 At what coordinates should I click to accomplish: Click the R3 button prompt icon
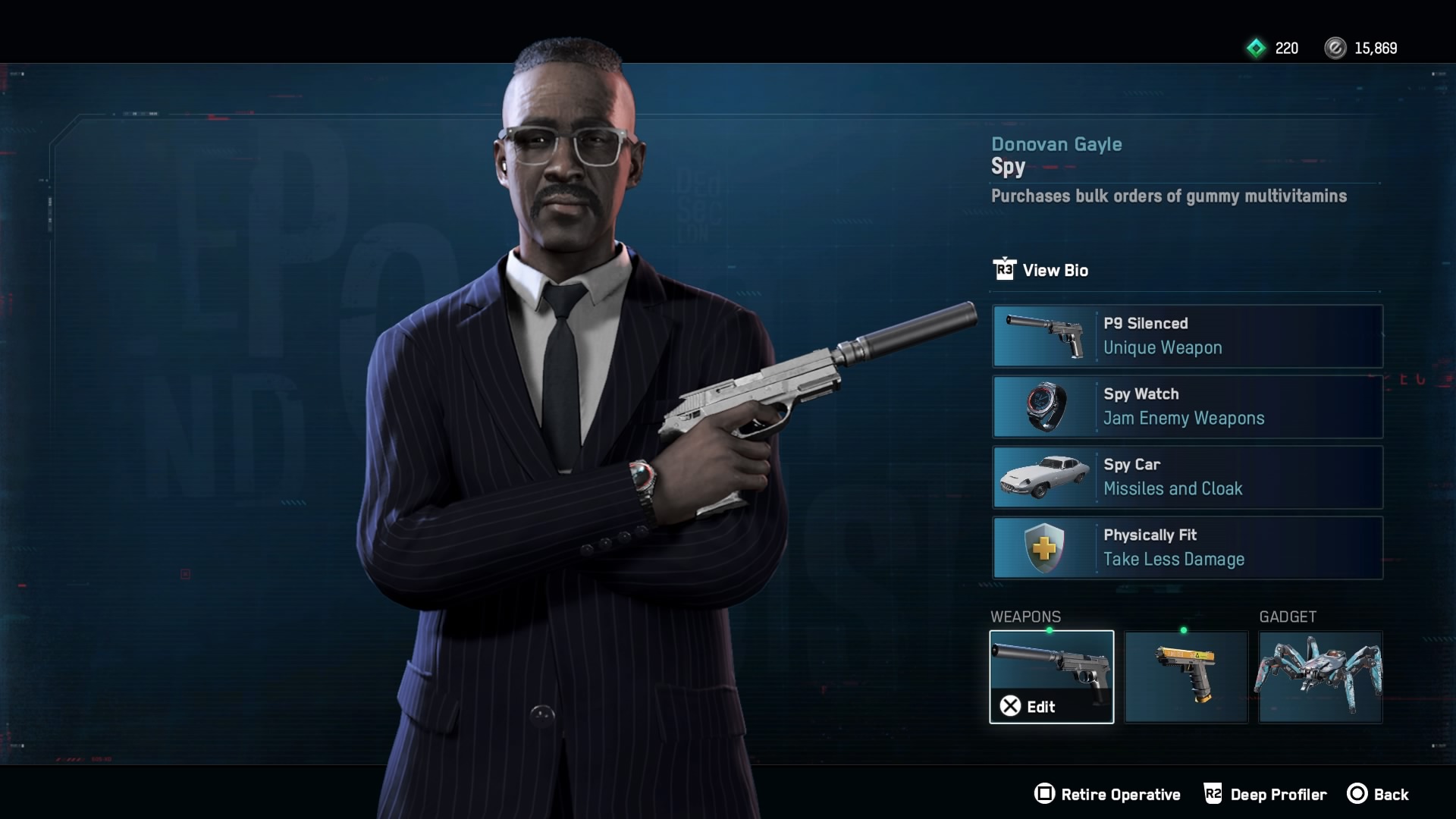1005,270
